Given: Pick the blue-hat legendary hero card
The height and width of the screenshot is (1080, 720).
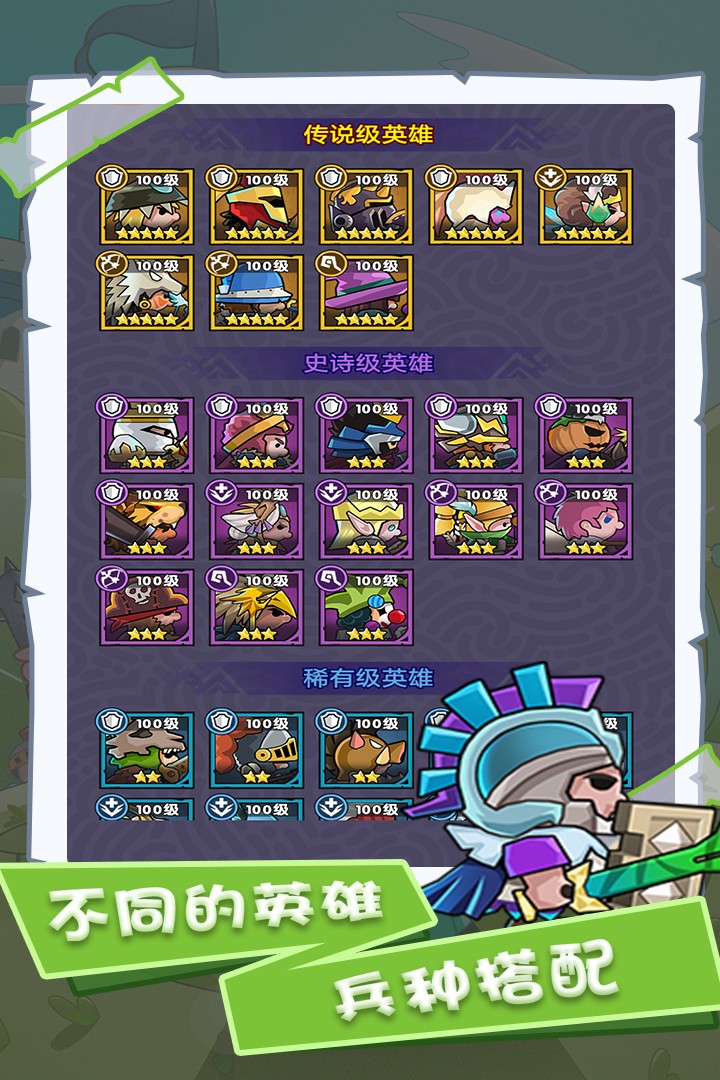Looking at the screenshot, I should (x=256, y=292).
